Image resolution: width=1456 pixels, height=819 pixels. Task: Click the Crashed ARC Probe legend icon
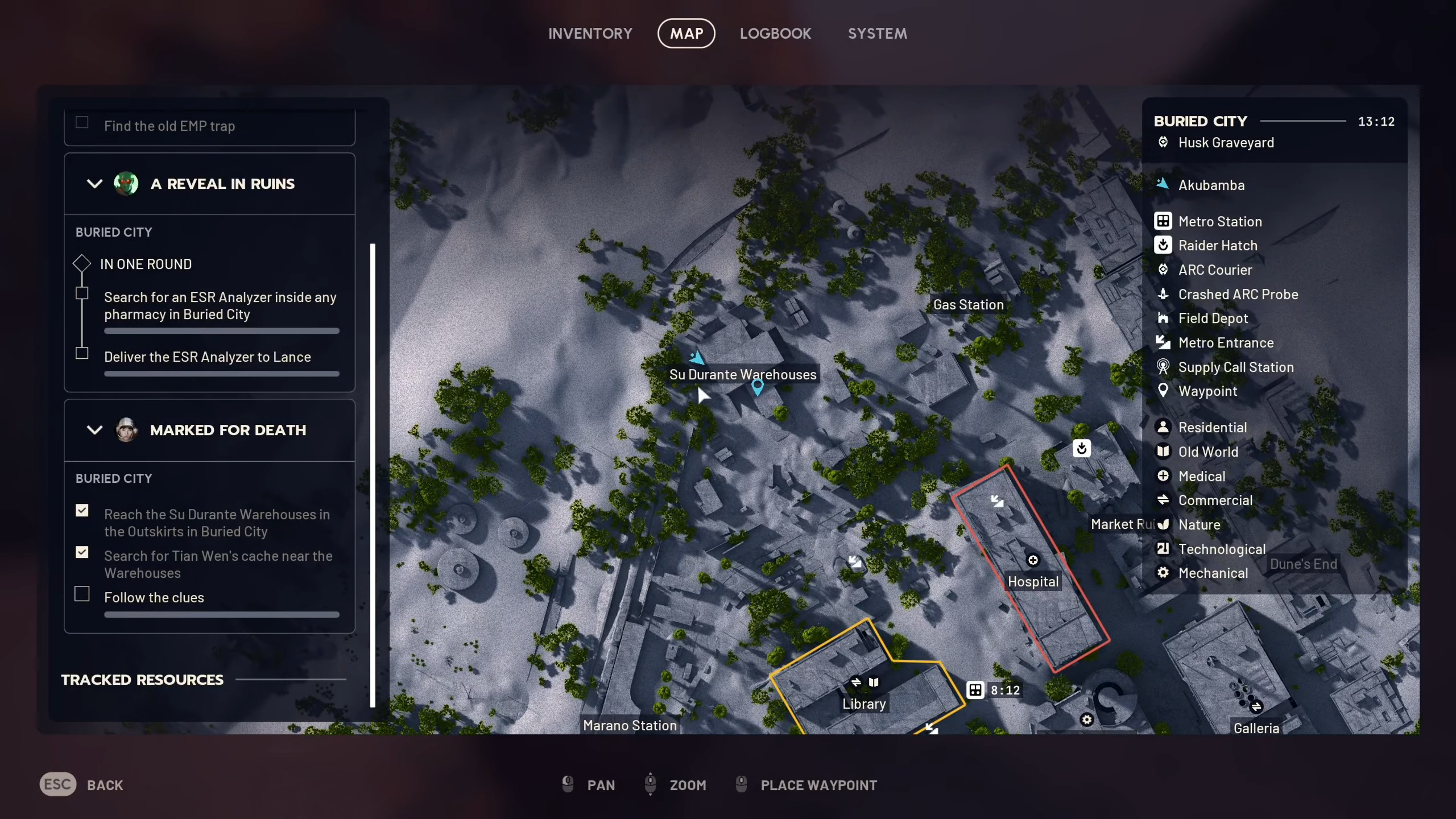[1164, 294]
